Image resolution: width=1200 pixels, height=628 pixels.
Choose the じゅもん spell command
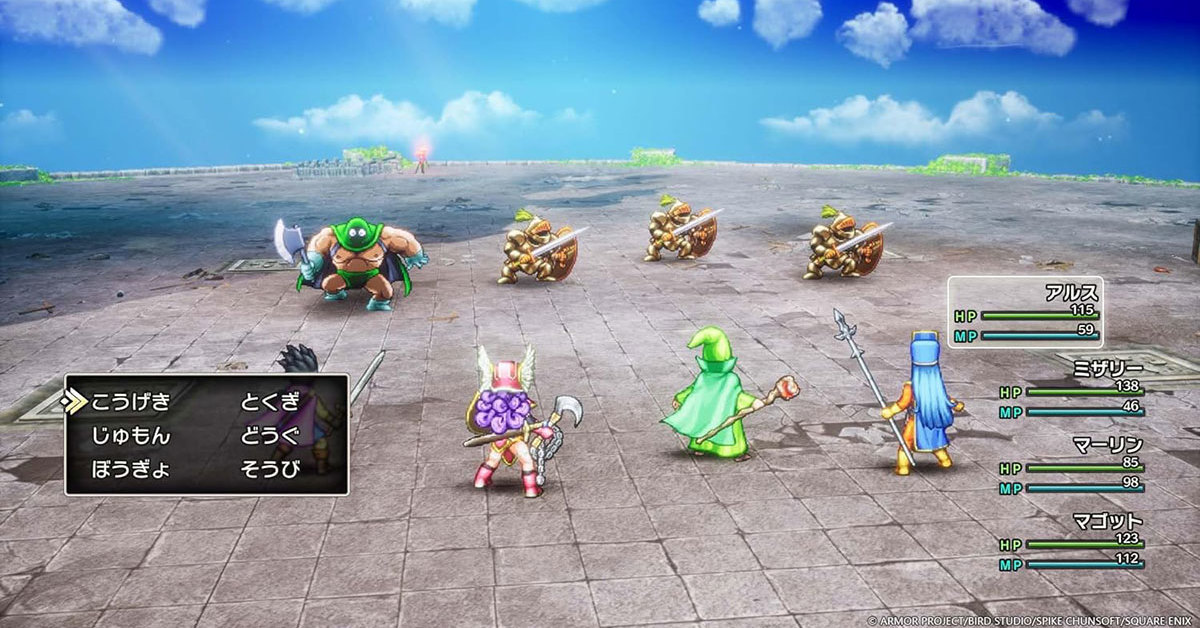coord(131,436)
